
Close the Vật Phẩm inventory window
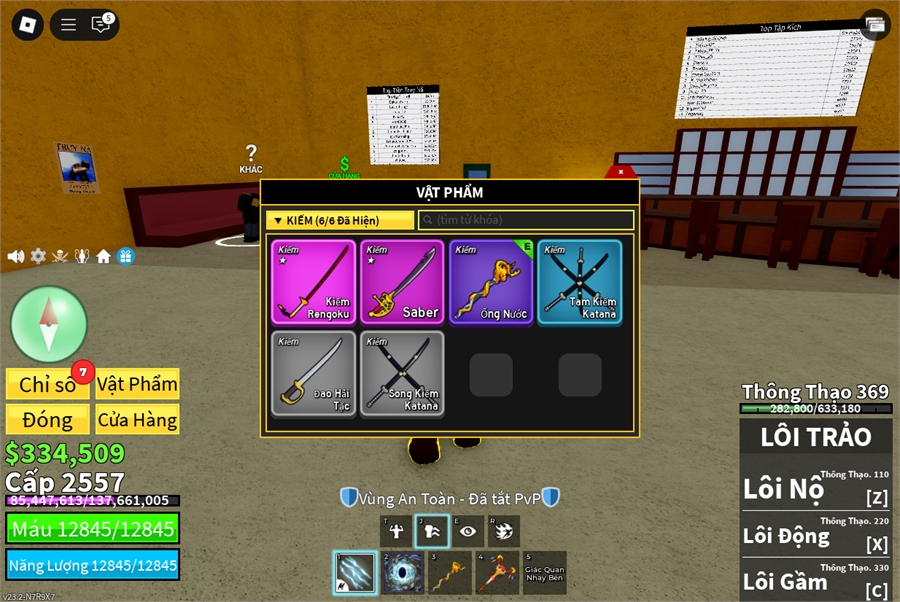(x=621, y=172)
